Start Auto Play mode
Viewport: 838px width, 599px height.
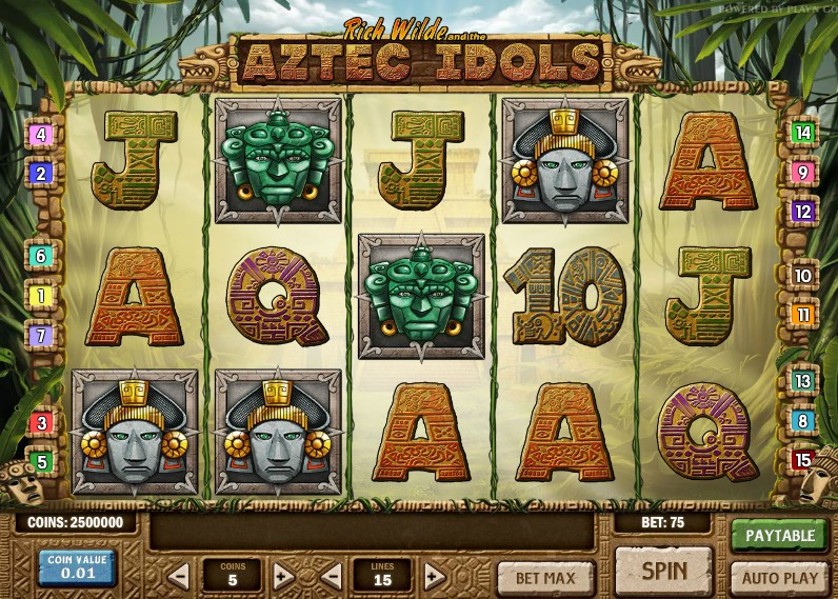click(780, 578)
